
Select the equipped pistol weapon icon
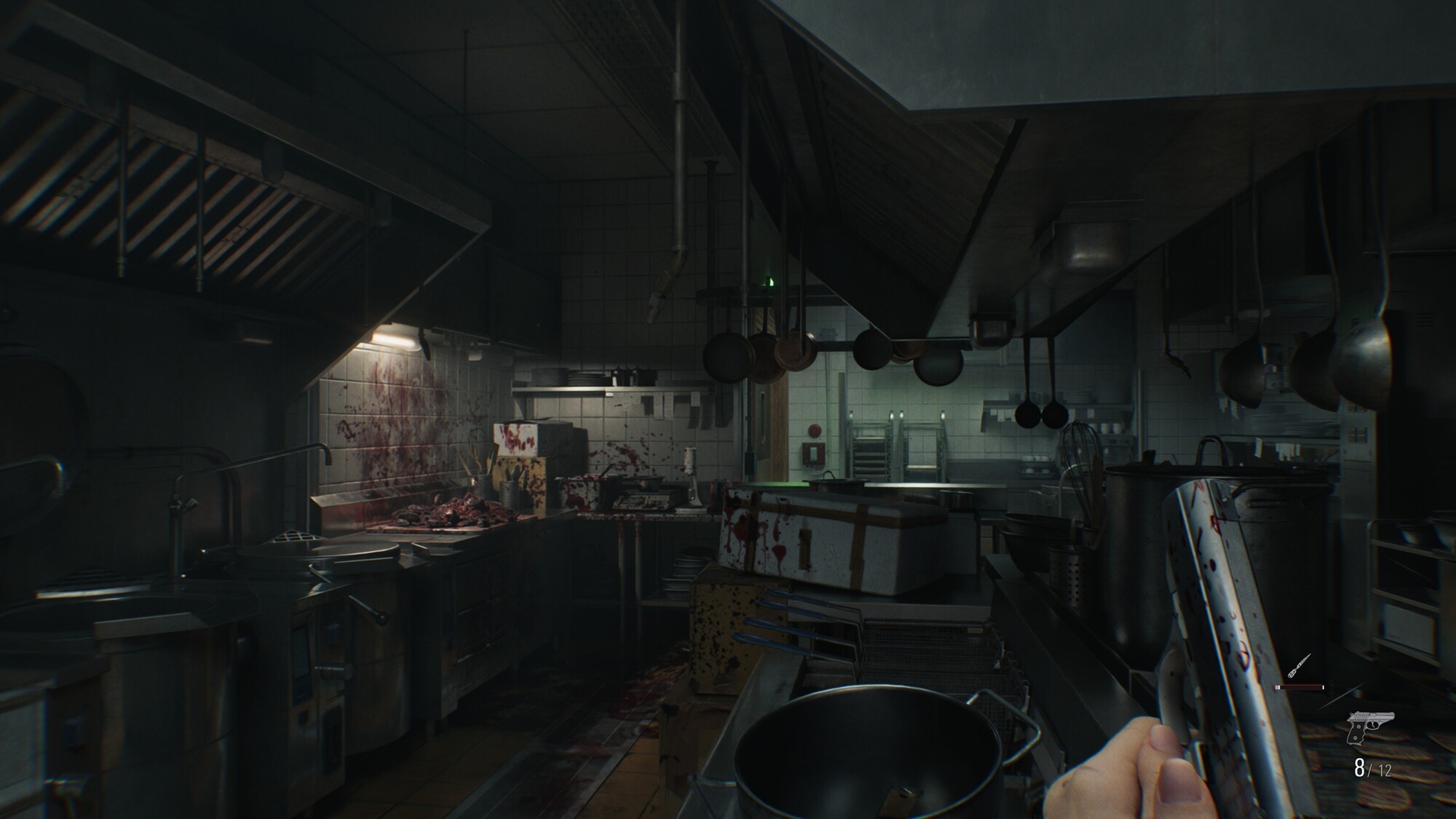[x=1370, y=729]
